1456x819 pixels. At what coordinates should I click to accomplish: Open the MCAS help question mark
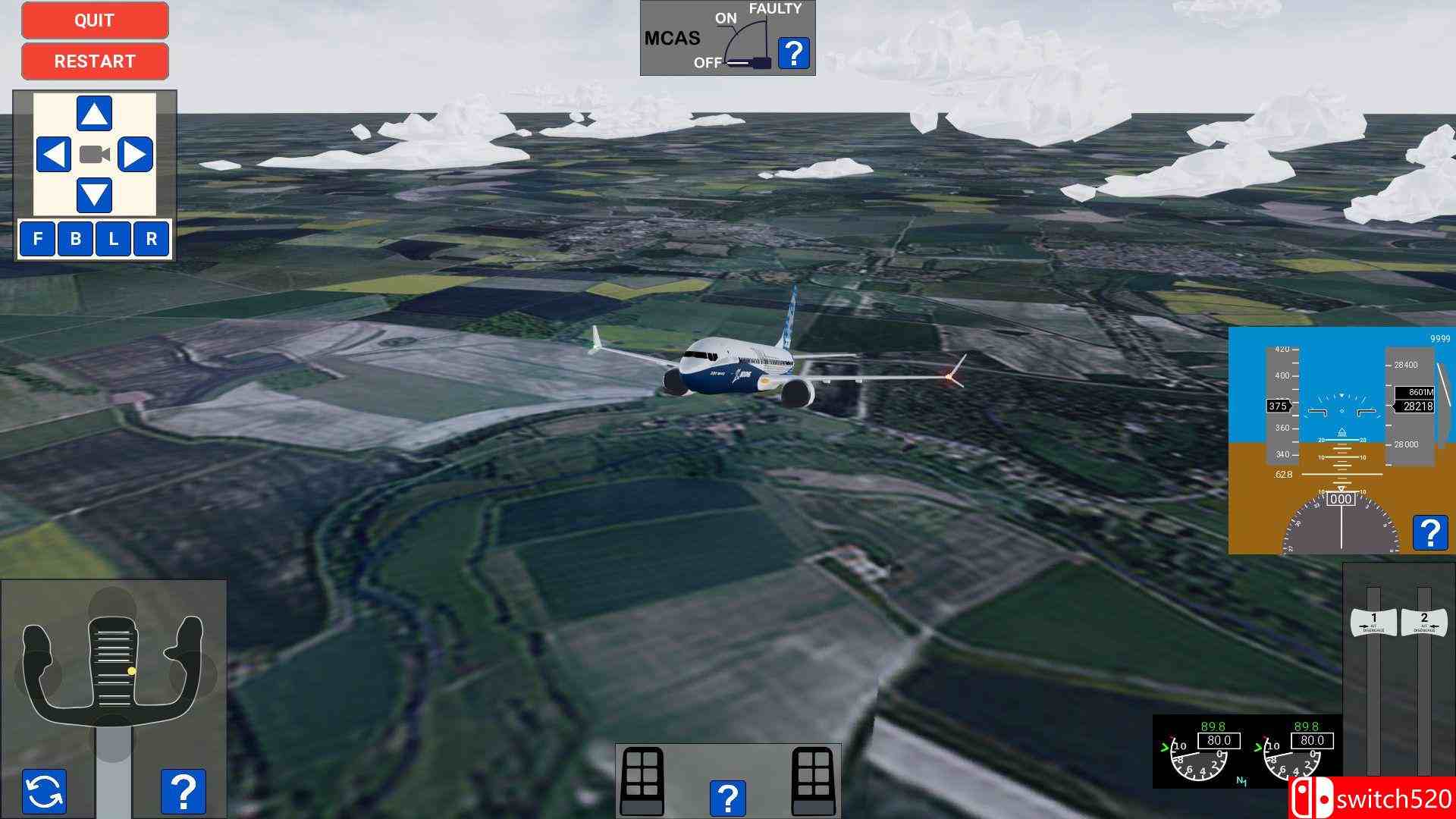pos(793,52)
